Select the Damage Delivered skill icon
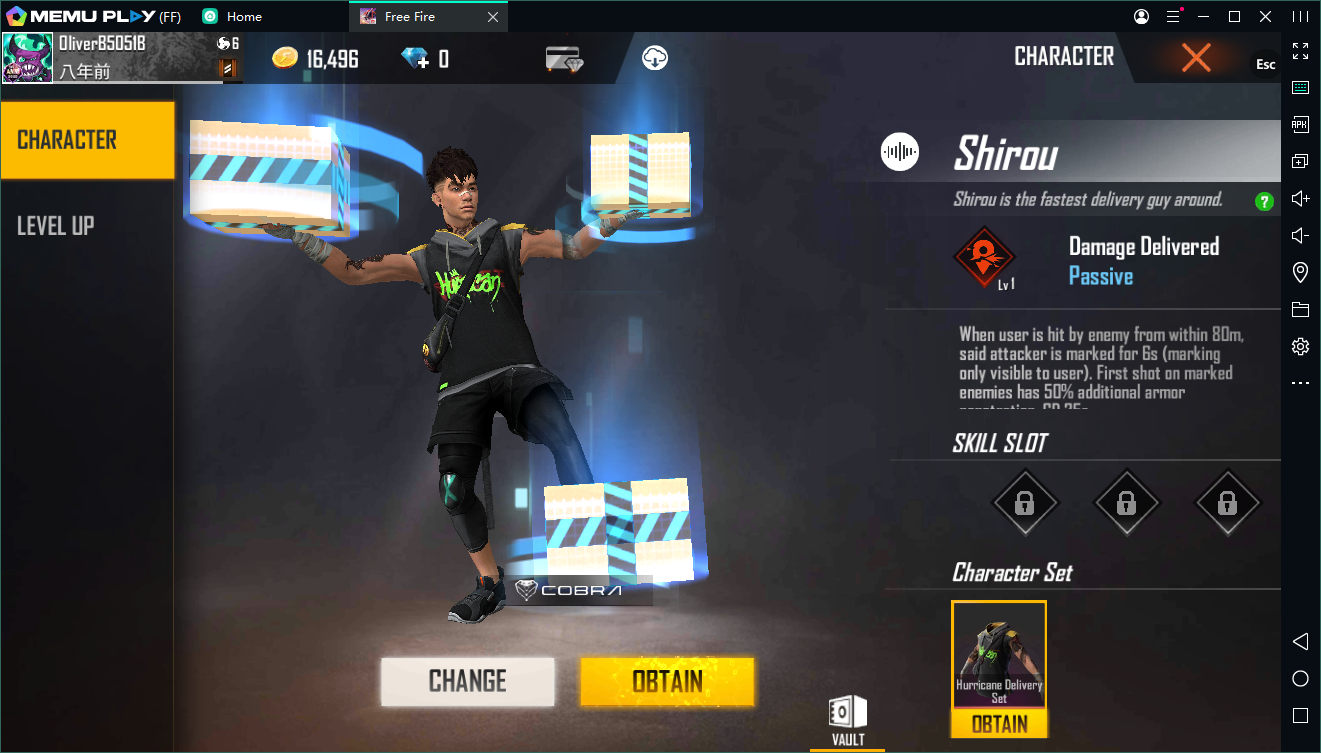Image resolution: width=1321 pixels, height=753 pixels. [984, 256]
